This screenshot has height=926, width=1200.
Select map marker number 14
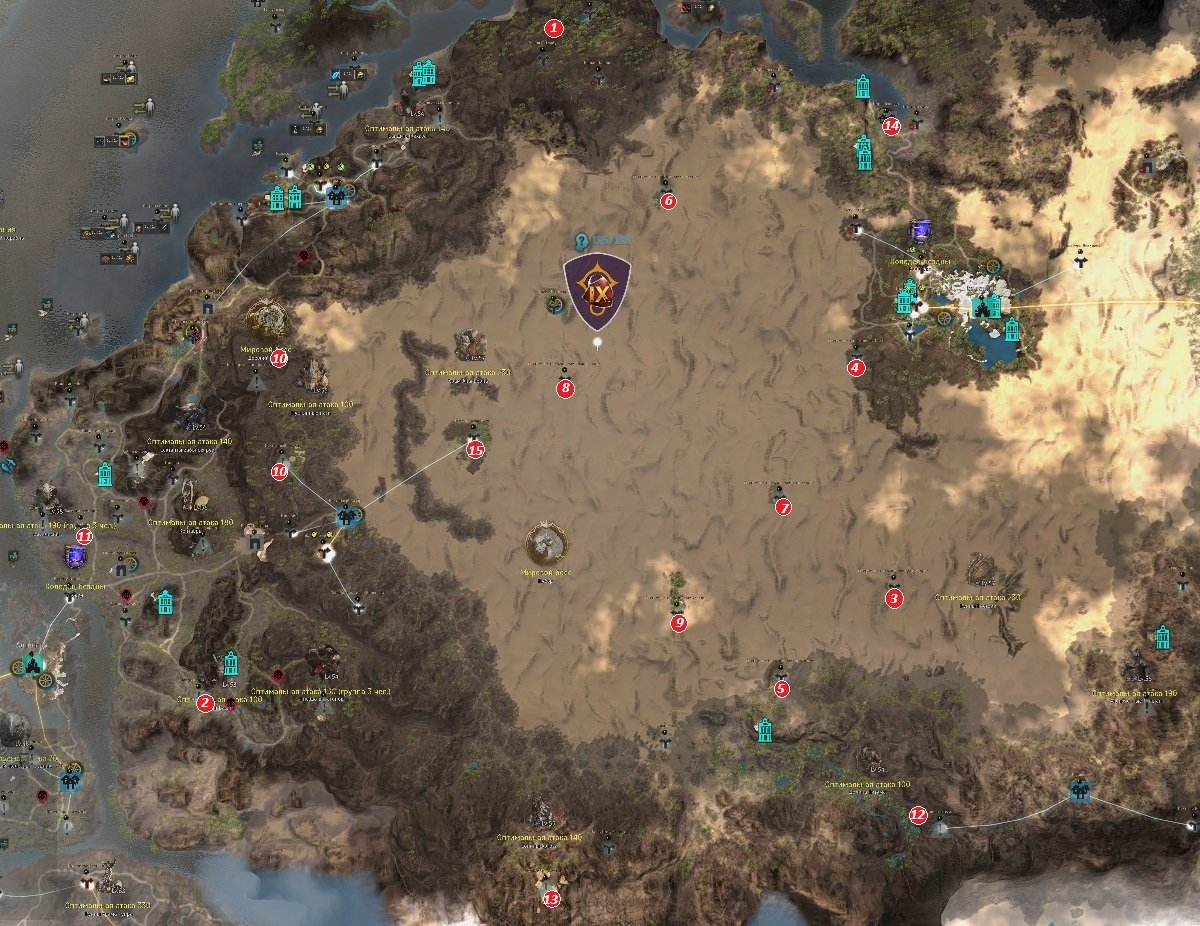pyautogui.click(x=891, y=126)
